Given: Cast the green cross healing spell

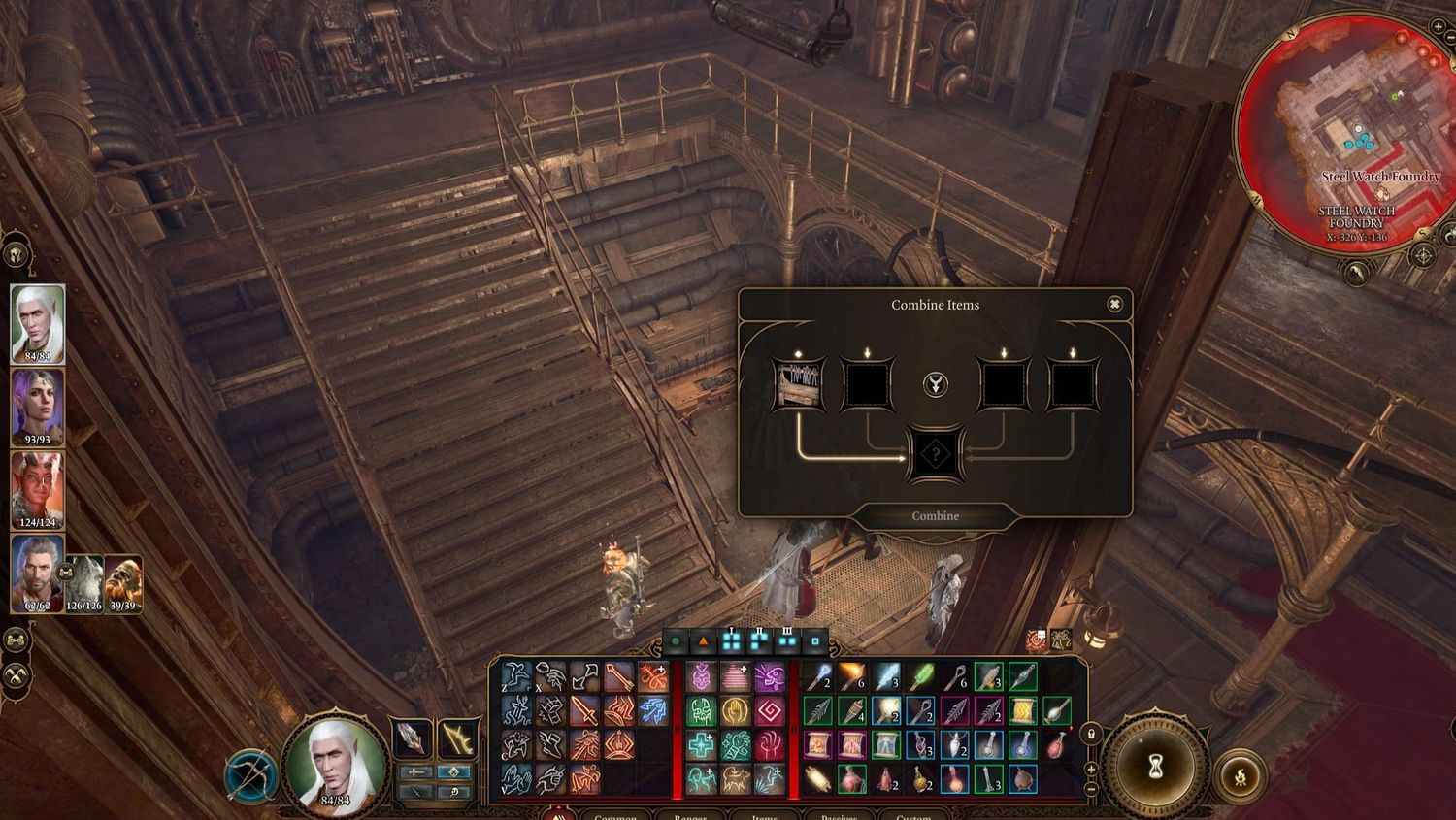Looking at the screenshot, I should coord(701,745).
